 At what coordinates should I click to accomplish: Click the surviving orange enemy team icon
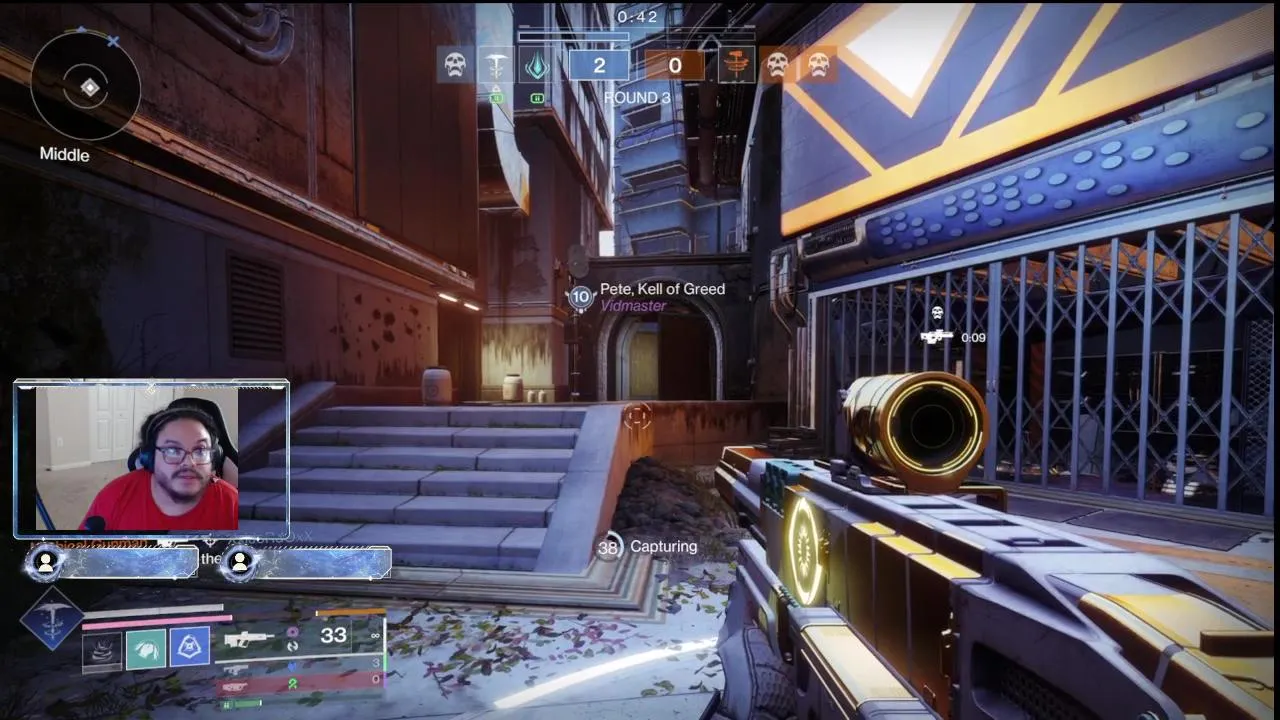click(x=736, y=65)
